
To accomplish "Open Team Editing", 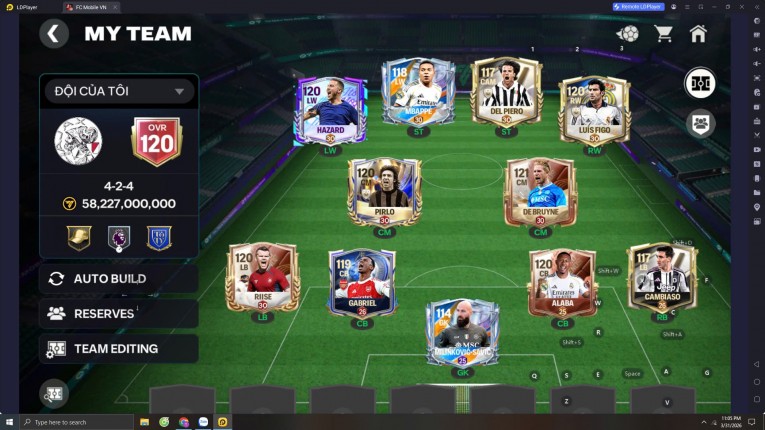I will pos(115,349).
